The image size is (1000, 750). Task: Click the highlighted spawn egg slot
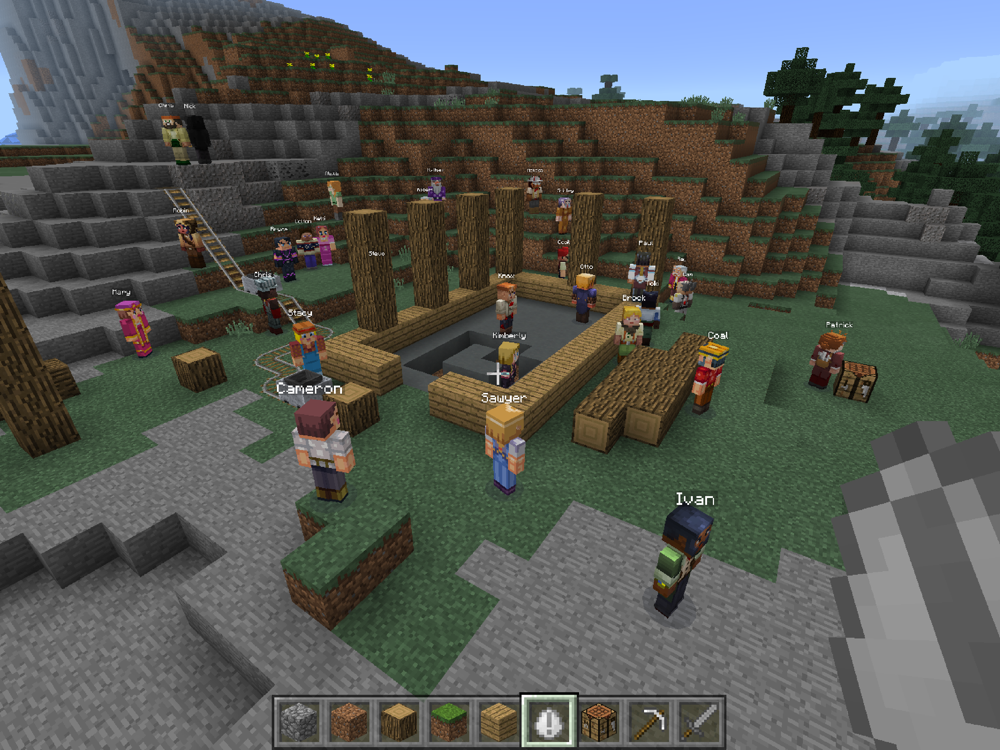click(548, 721)
